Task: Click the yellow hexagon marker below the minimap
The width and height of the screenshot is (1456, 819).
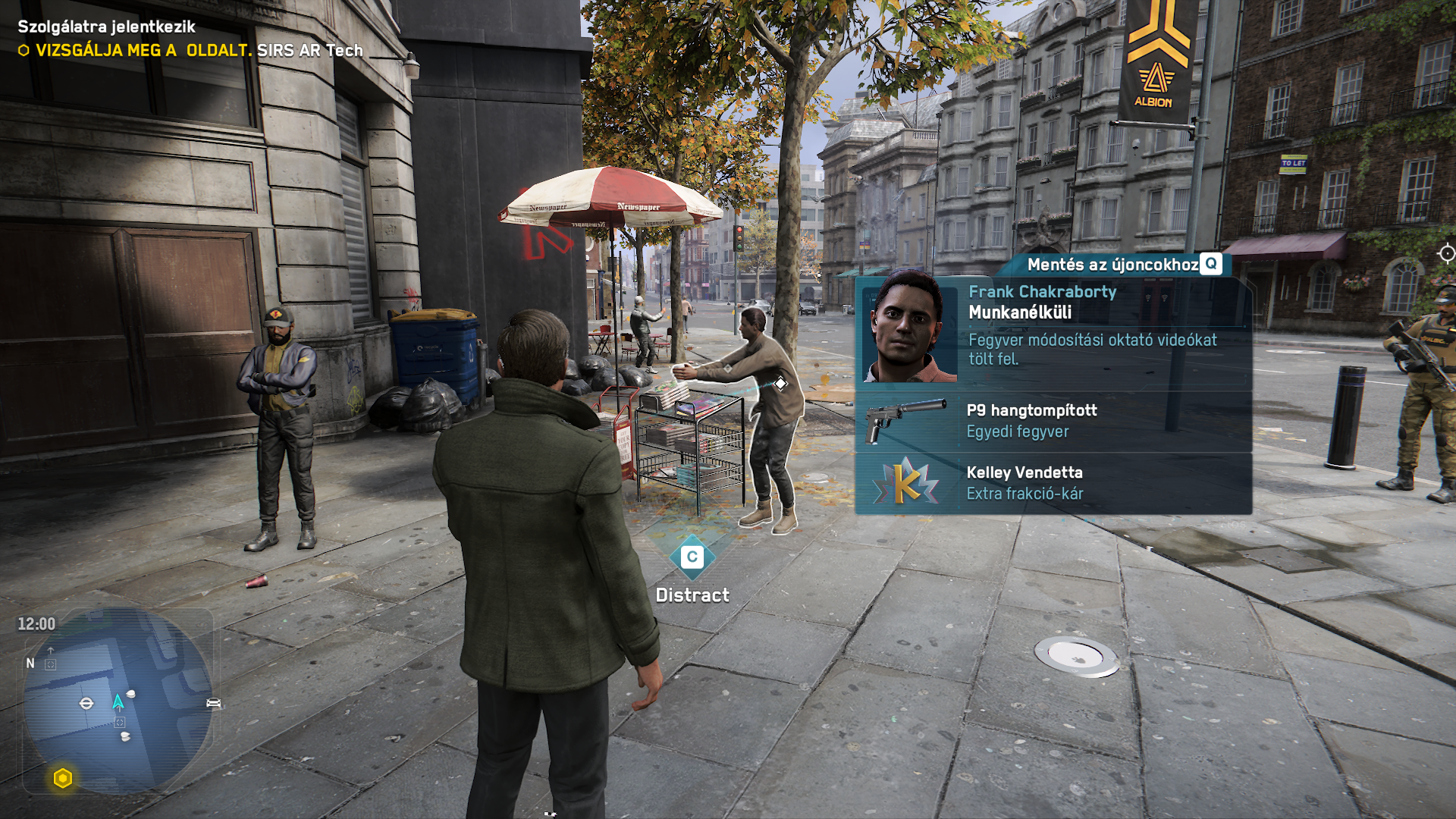Action: pos(63,778)
